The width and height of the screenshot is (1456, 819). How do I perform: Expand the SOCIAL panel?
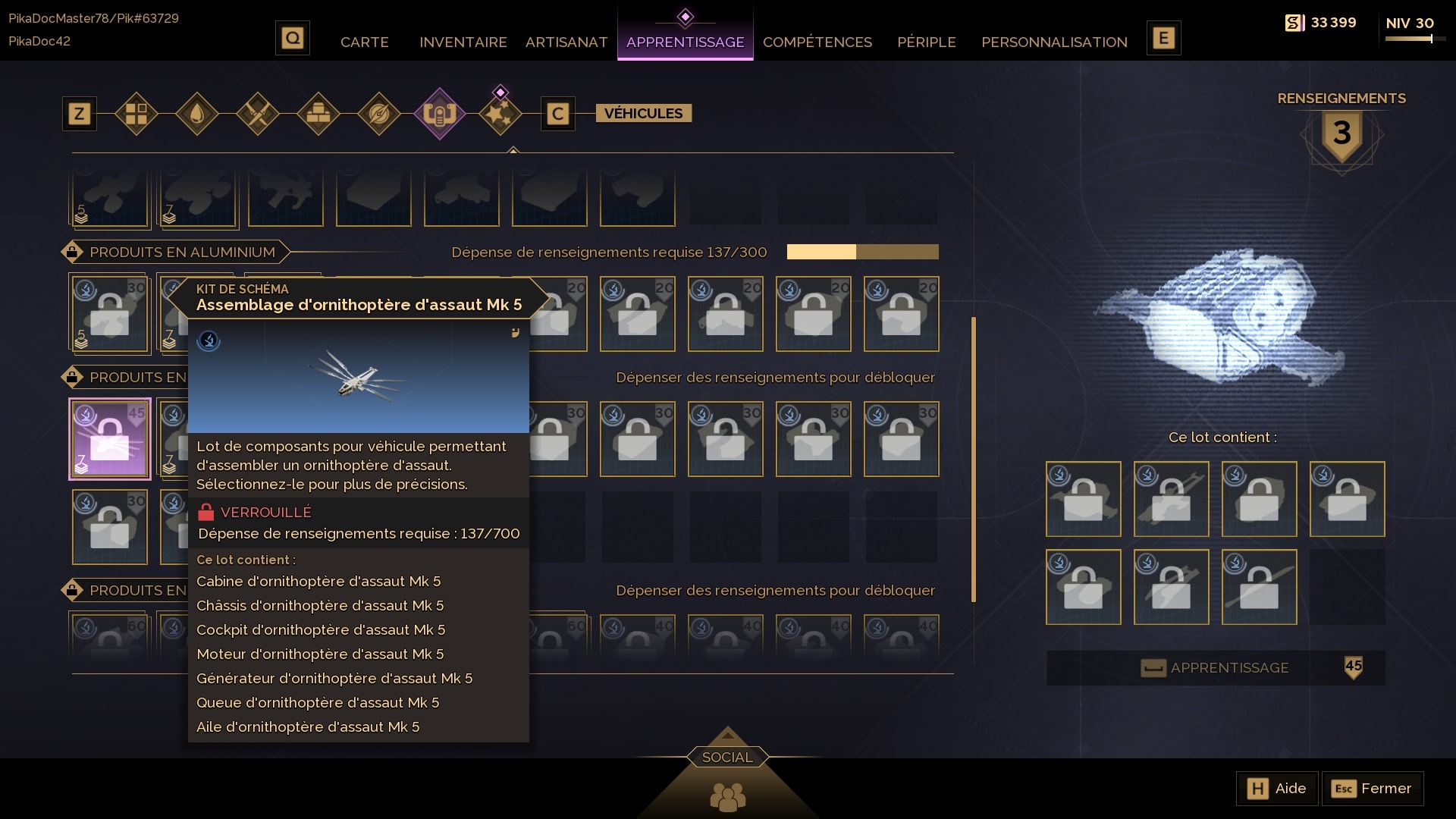pyautogui.click(x=727, y=757)
